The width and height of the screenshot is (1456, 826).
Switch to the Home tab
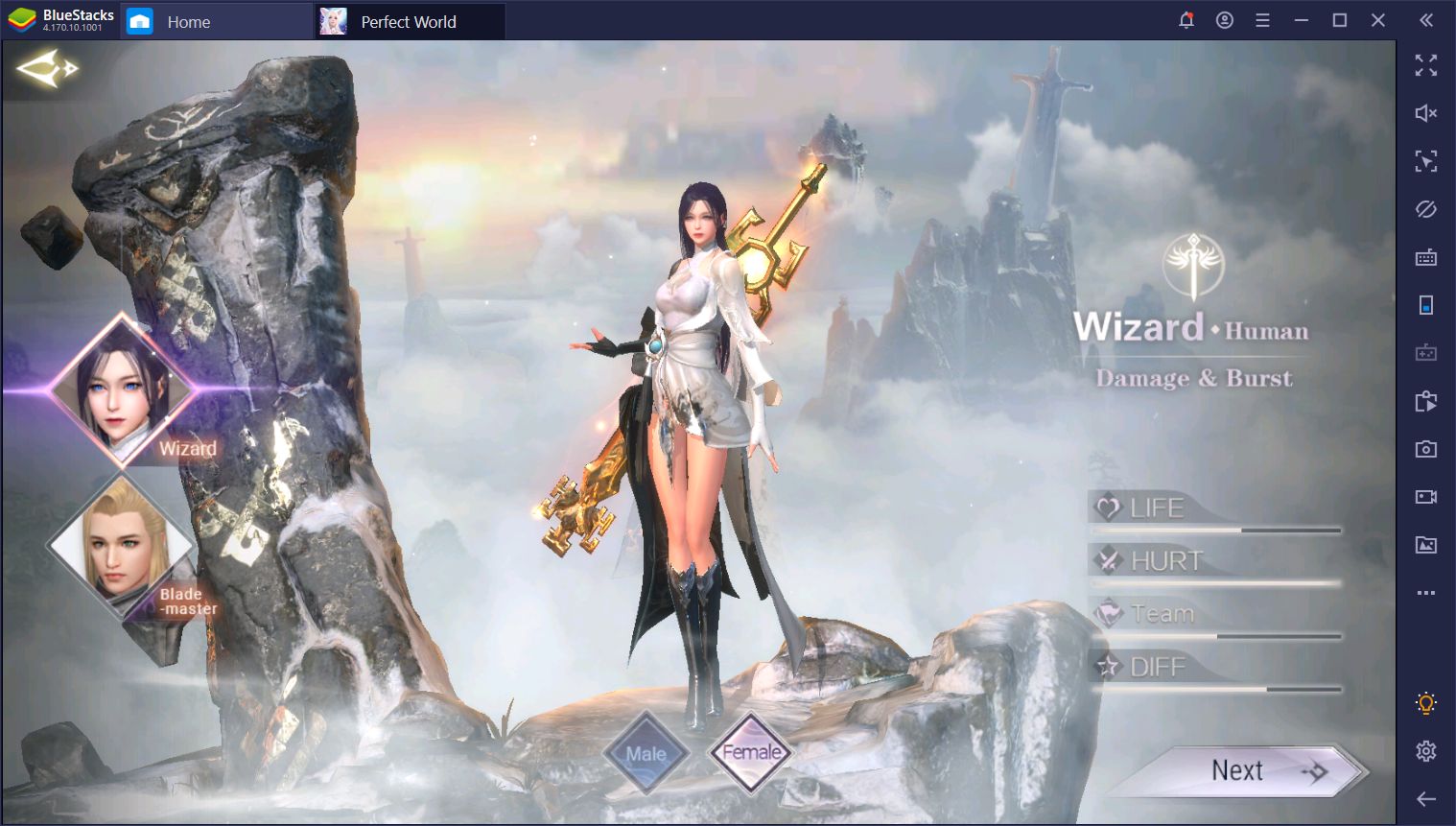[x=189, y=20]
